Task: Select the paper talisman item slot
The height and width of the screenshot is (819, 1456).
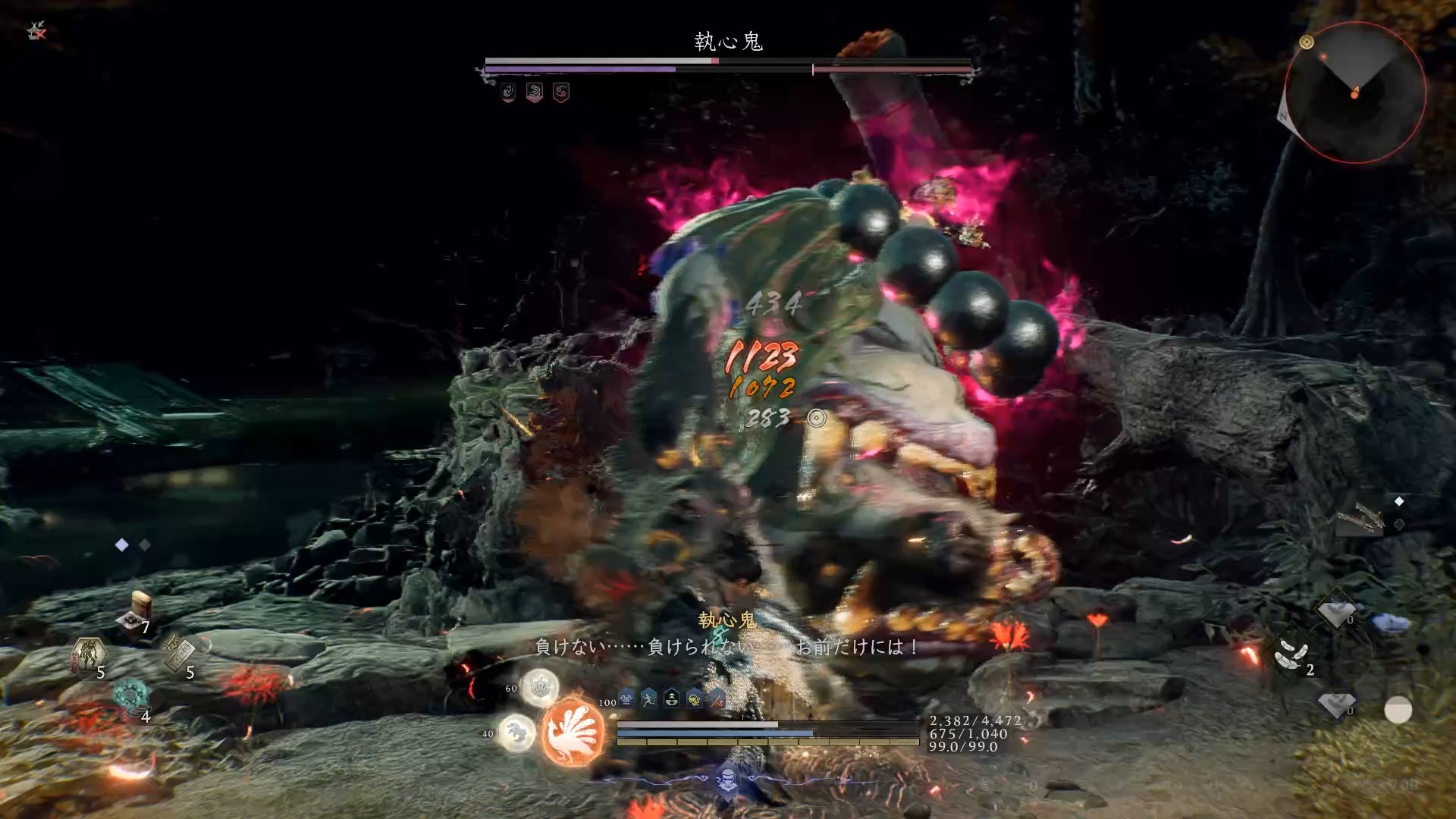Action: [x=179, y=653]
